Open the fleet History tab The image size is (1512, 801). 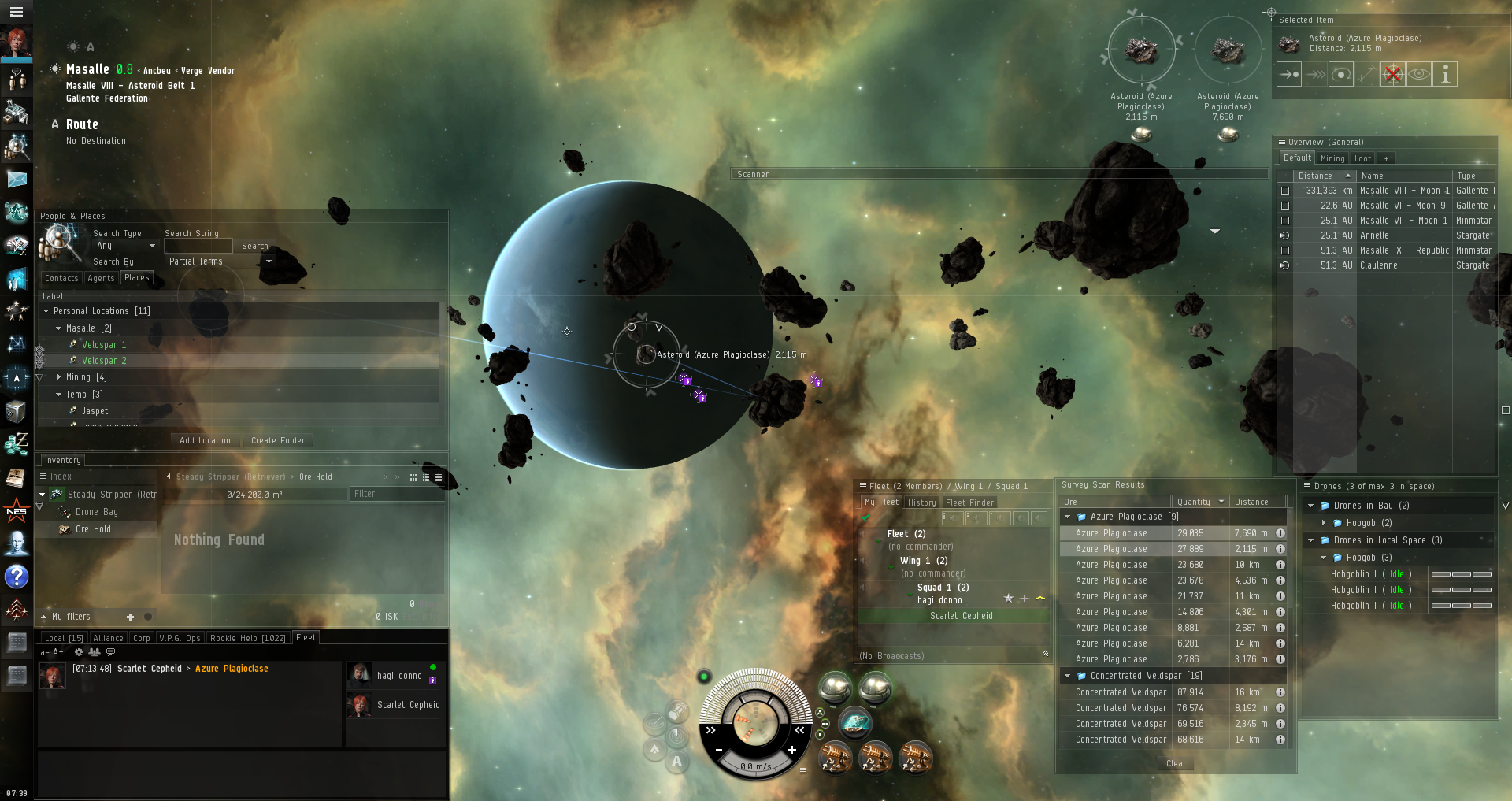[921, 502]
